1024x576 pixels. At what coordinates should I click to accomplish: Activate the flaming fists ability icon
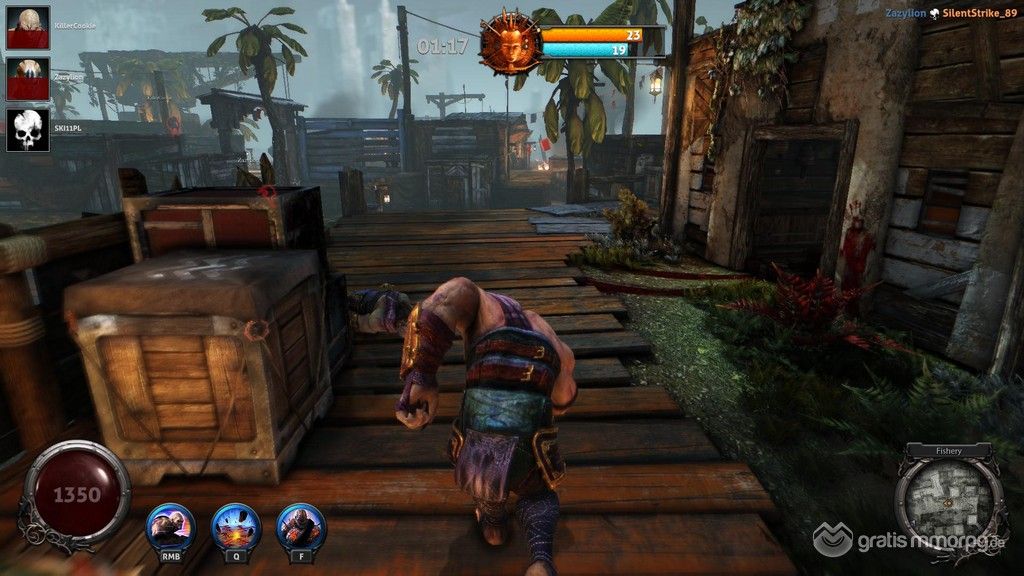tap(301, 525)
